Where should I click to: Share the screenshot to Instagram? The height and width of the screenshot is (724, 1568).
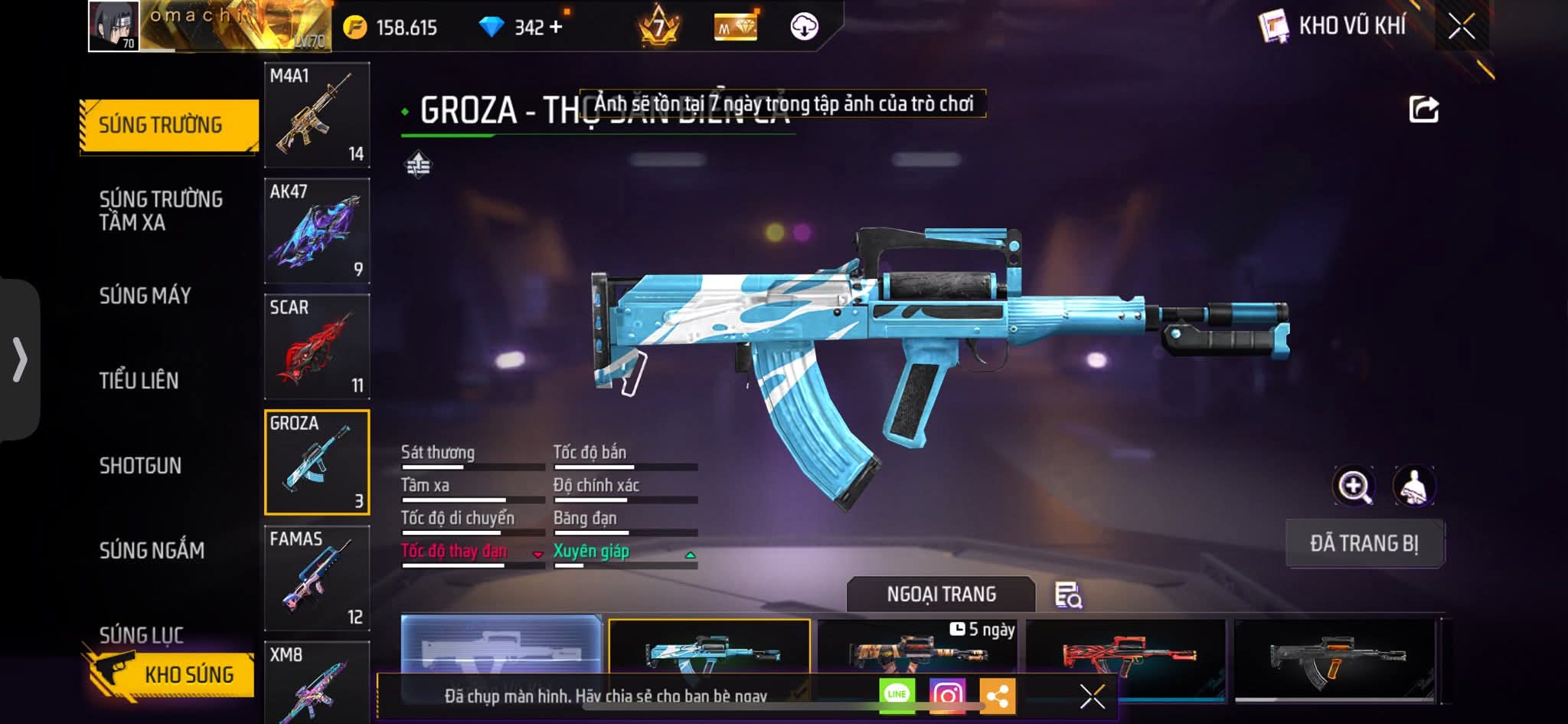click(x=947, y=695)
